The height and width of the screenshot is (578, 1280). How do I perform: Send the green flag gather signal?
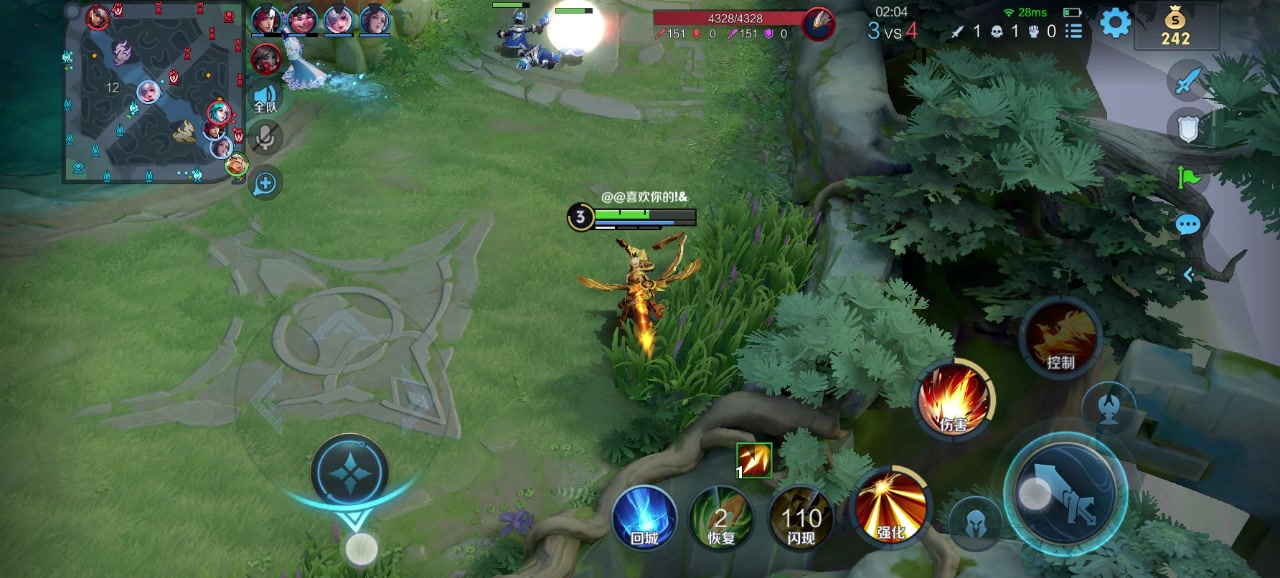coord(1187,177)
